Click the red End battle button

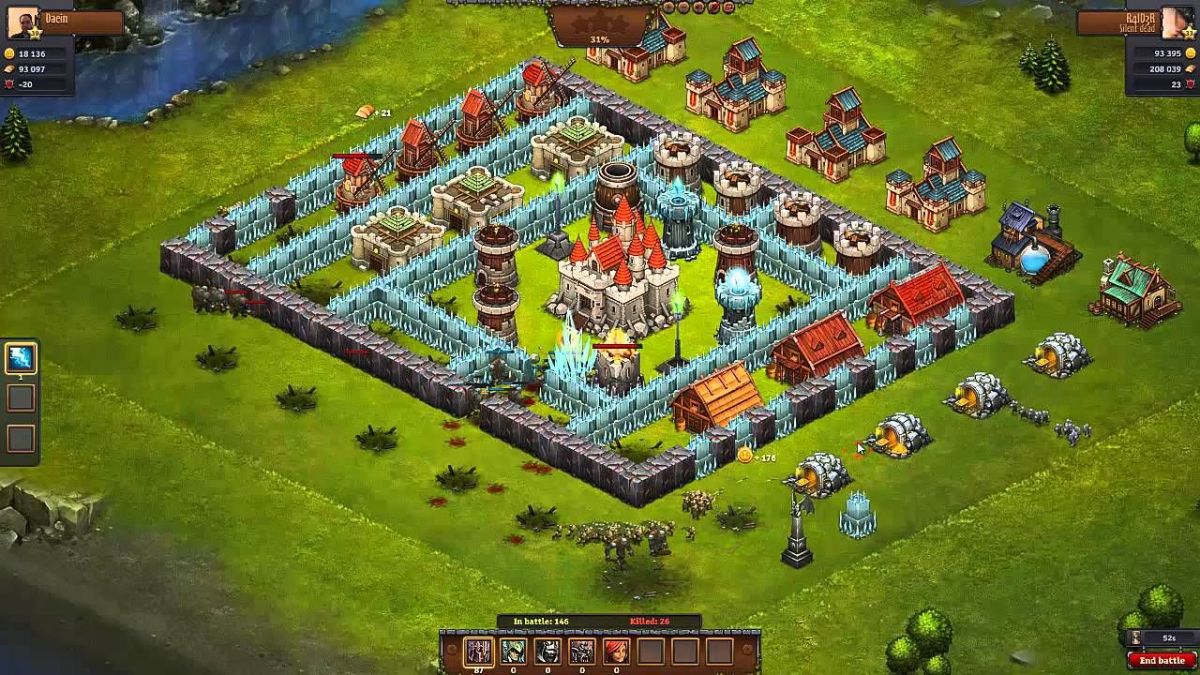[x=1162, y=660]
